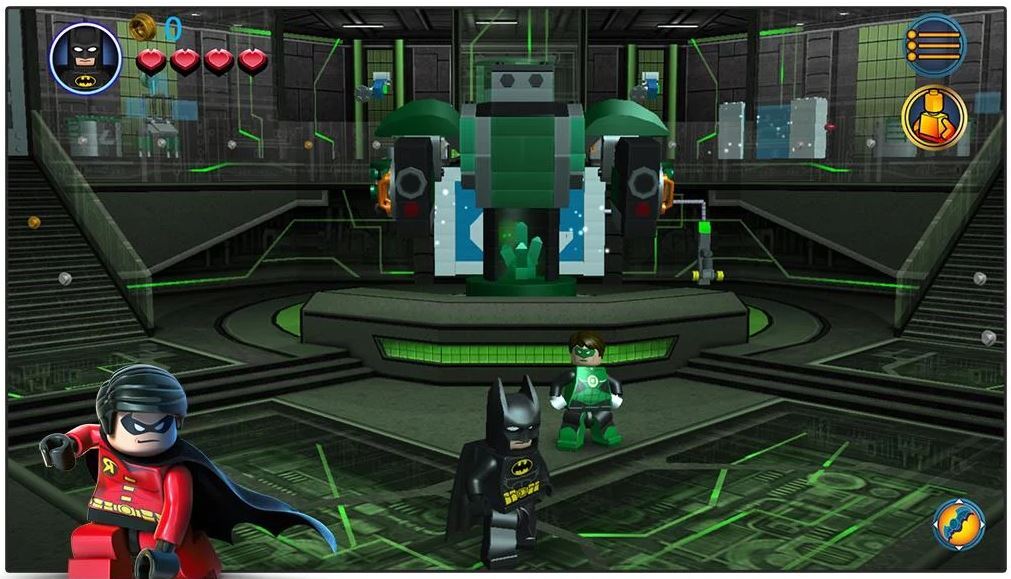Tap the Batman character portrait
This screenshot has width=1011, height=579.
click(85, 58)
